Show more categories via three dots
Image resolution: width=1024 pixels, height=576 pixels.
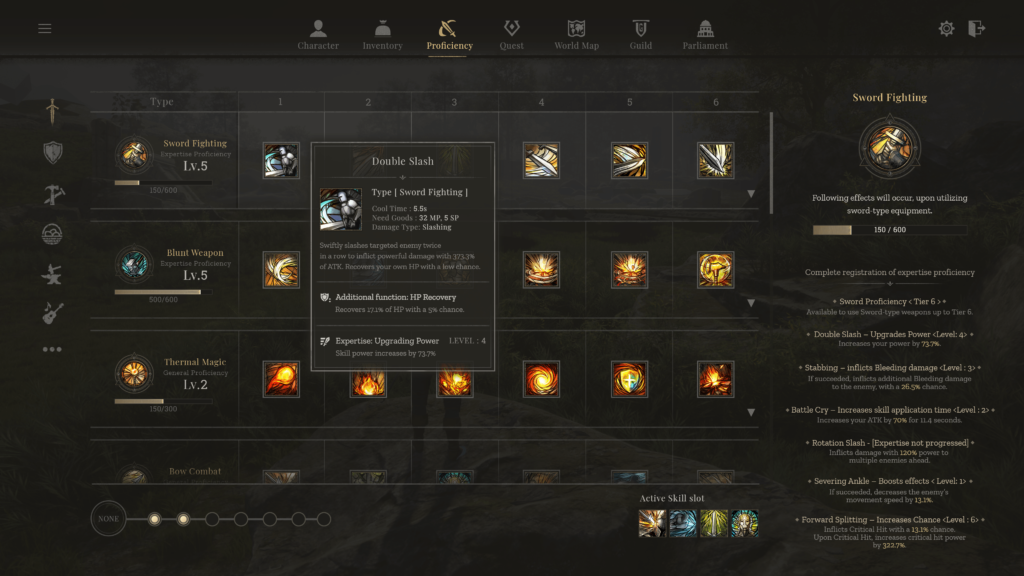point(53,350)
